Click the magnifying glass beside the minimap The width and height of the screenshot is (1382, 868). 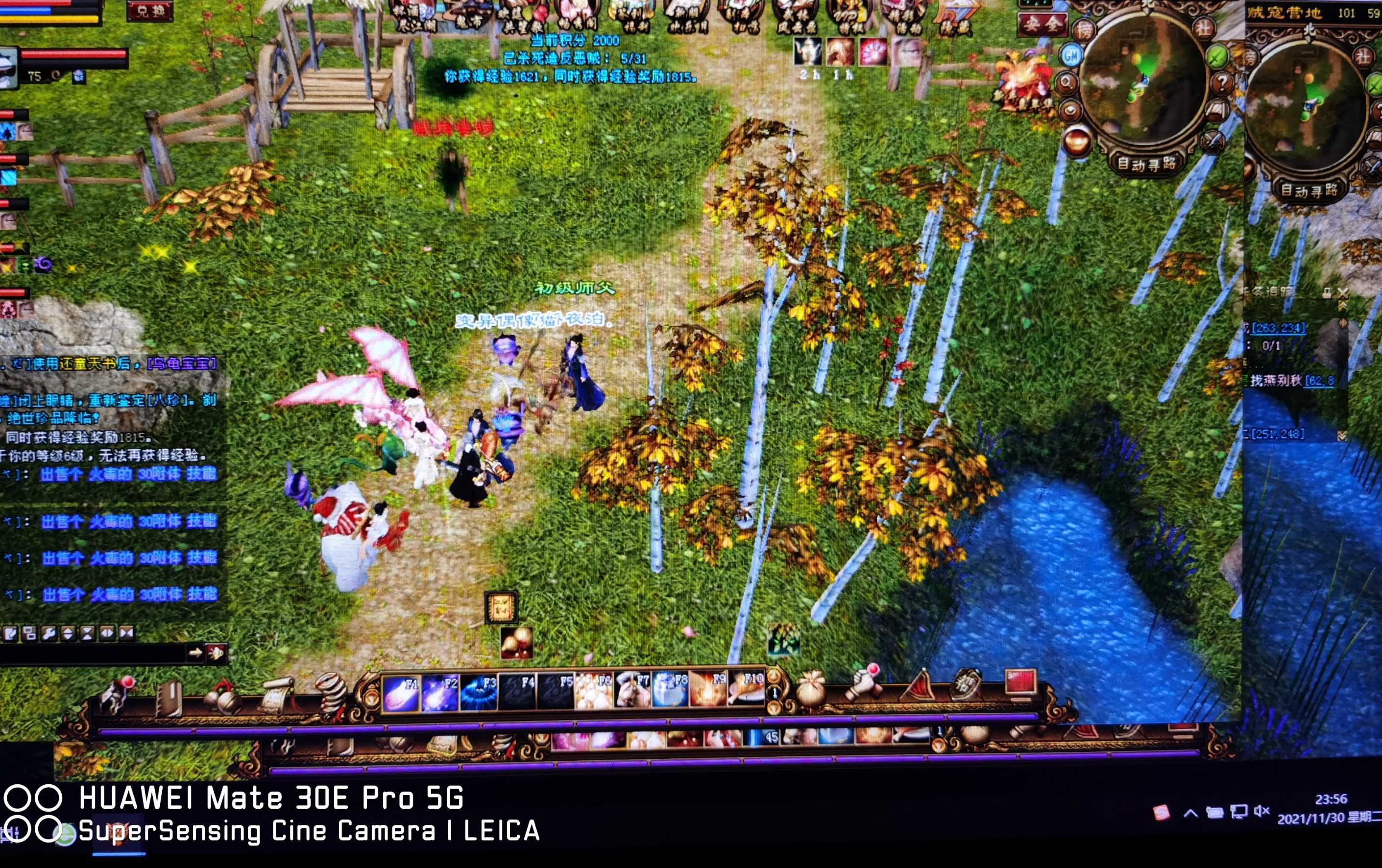click(1067, 84)
